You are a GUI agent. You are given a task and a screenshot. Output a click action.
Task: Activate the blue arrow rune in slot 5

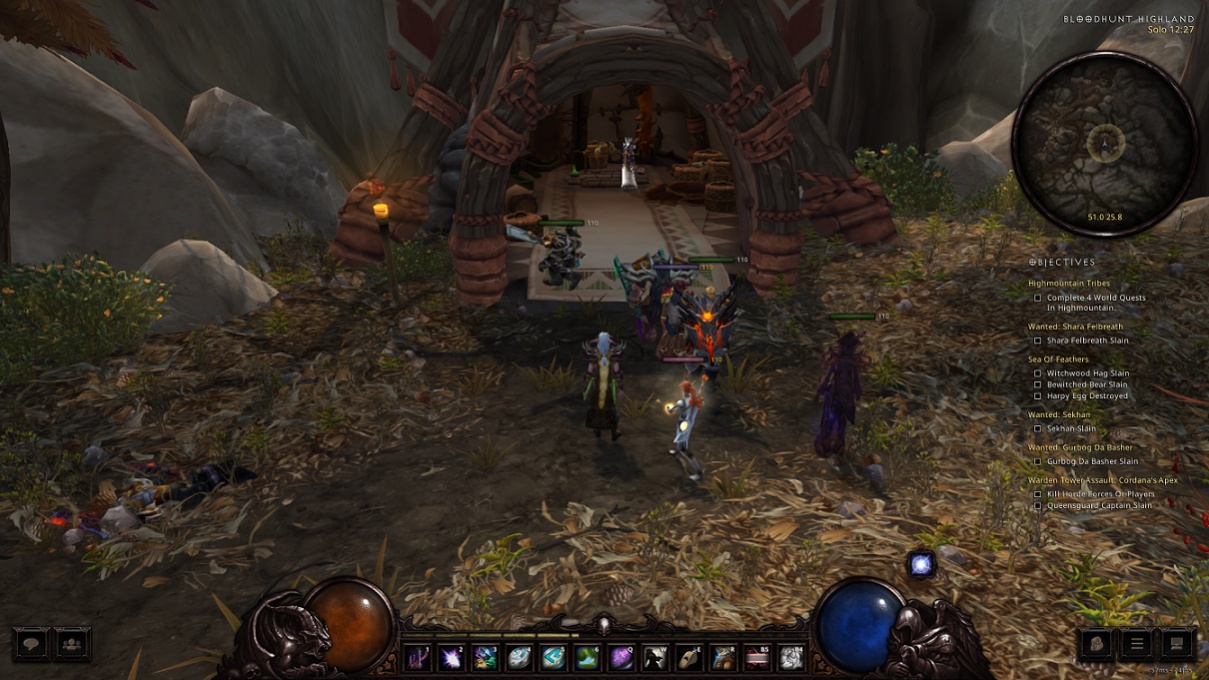[553, 657]
